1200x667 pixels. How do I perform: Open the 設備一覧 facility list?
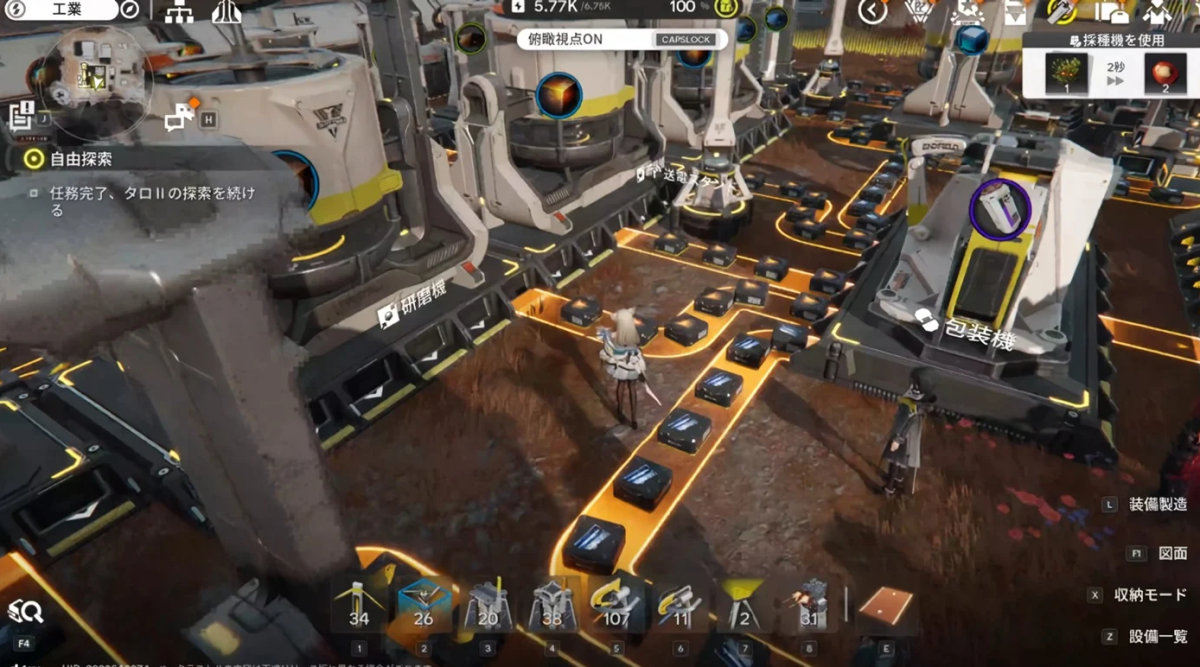[1157, 636]
